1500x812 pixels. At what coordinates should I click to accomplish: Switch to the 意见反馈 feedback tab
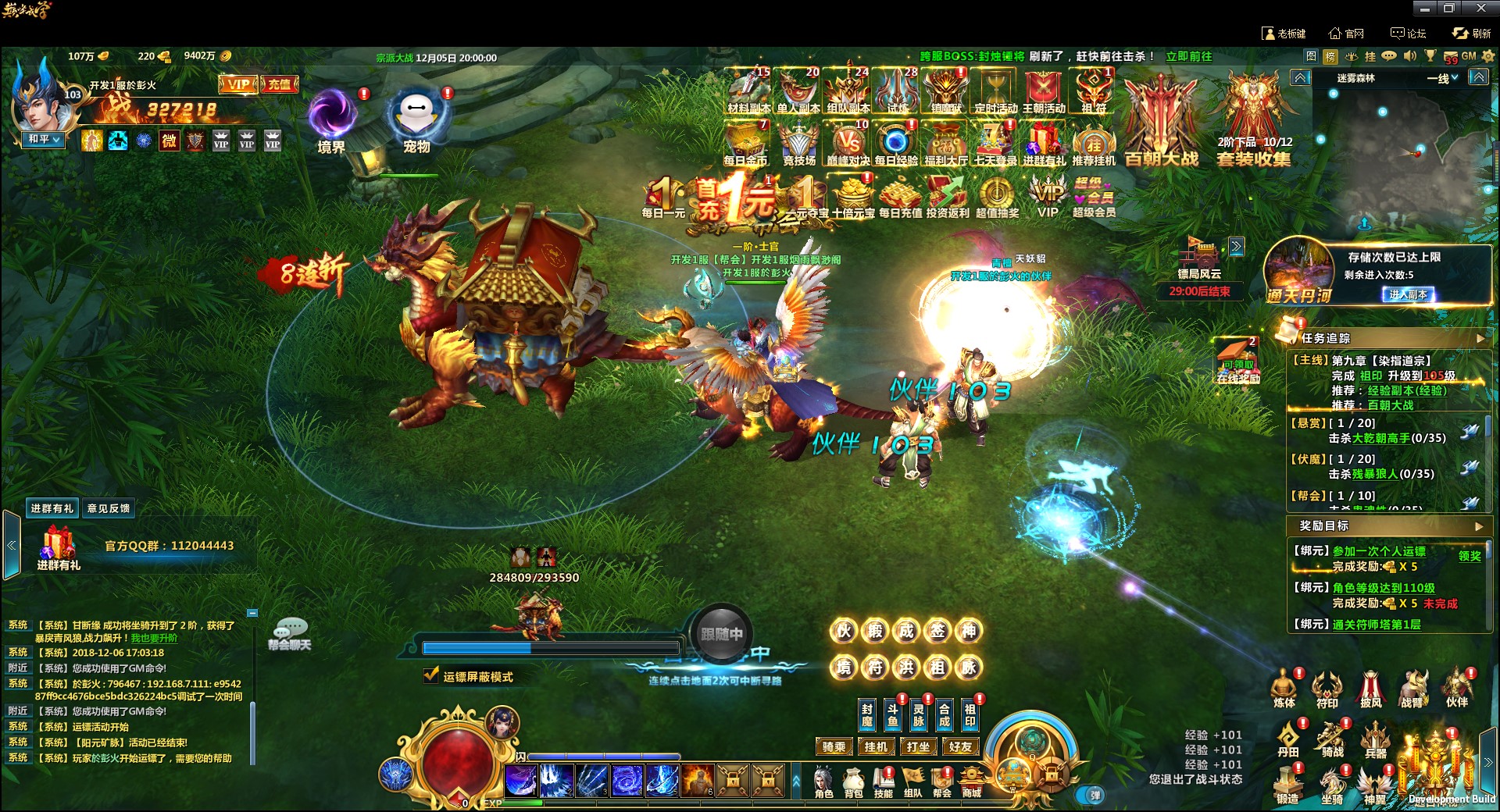pos(109,508)
